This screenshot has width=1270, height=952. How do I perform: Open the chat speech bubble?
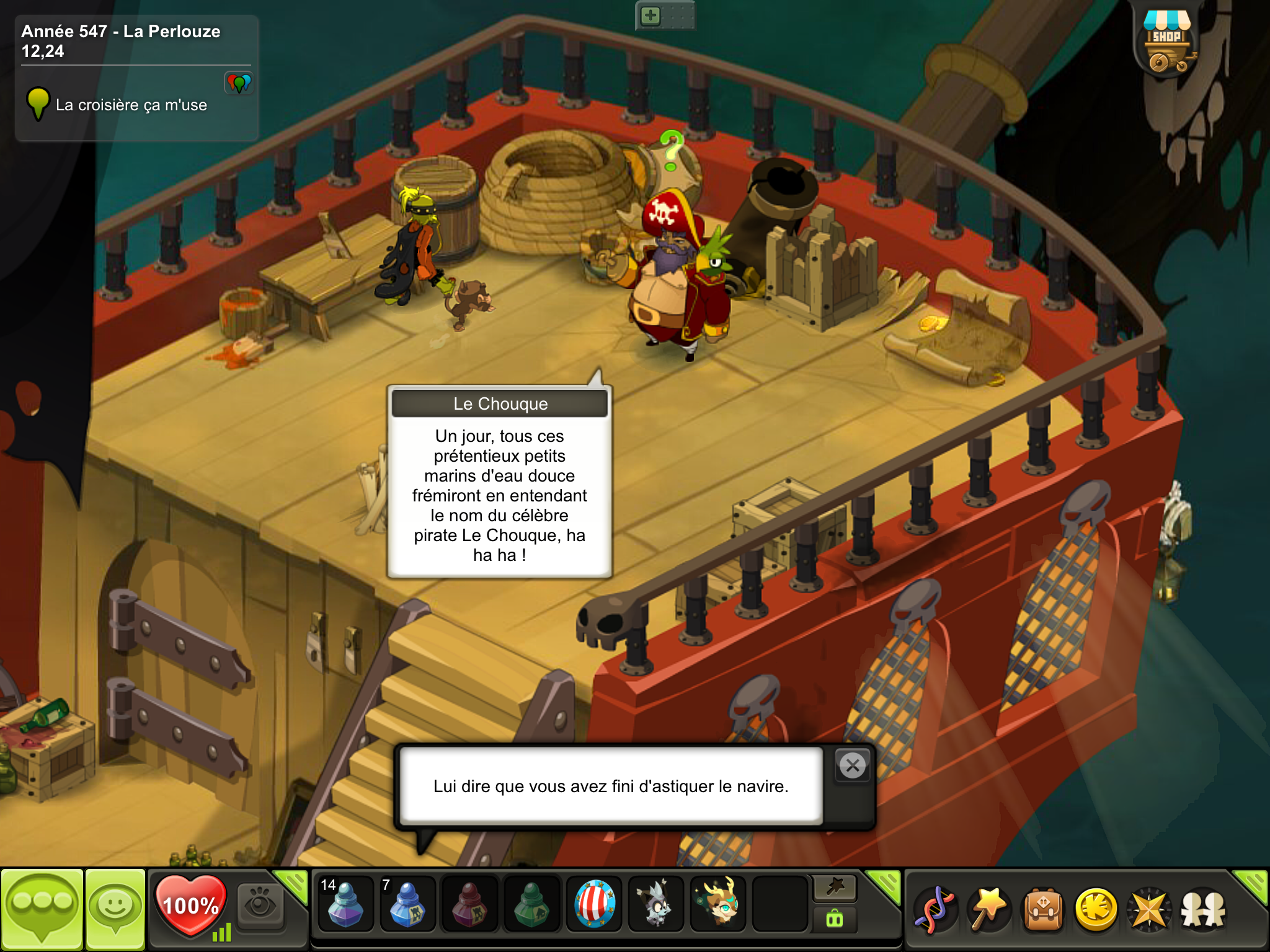click(42, 909)
